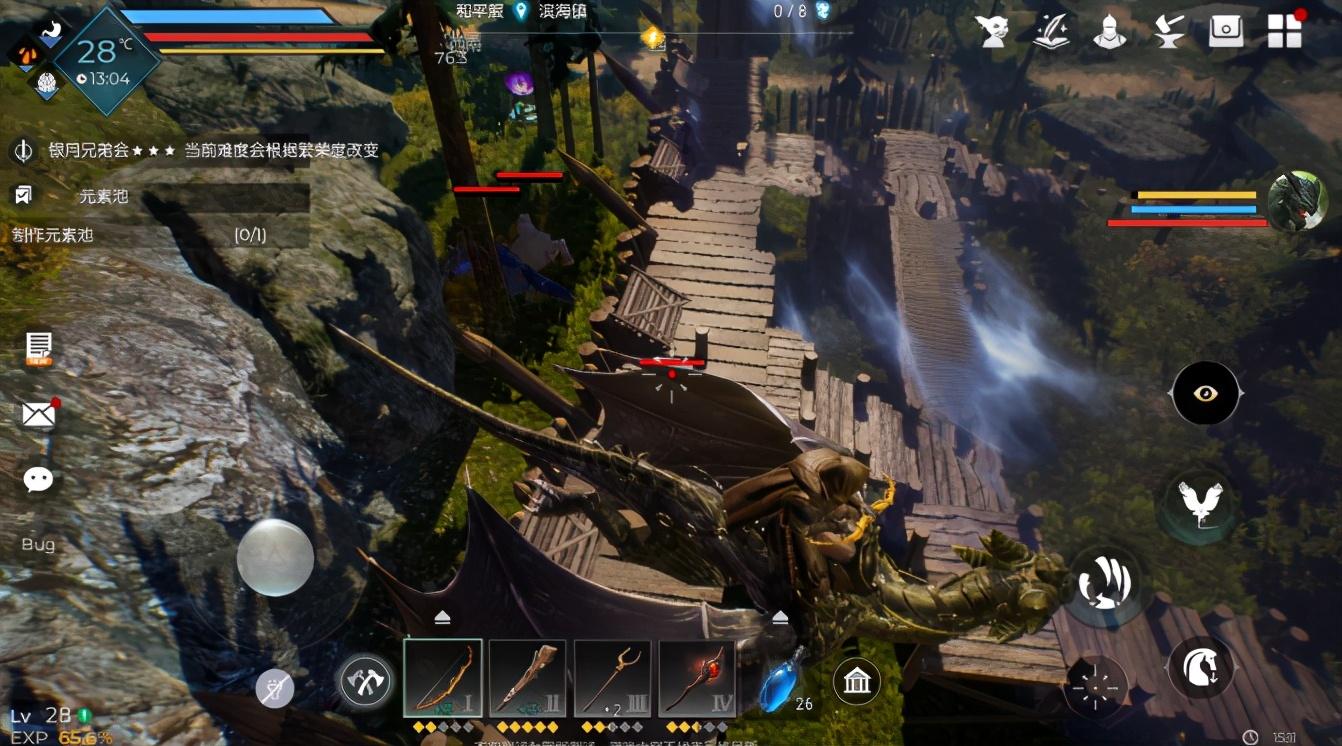Open the hammer and anvil crafting menu
This screenshot has width=1342, height=746.
(x=1167, y=31)
